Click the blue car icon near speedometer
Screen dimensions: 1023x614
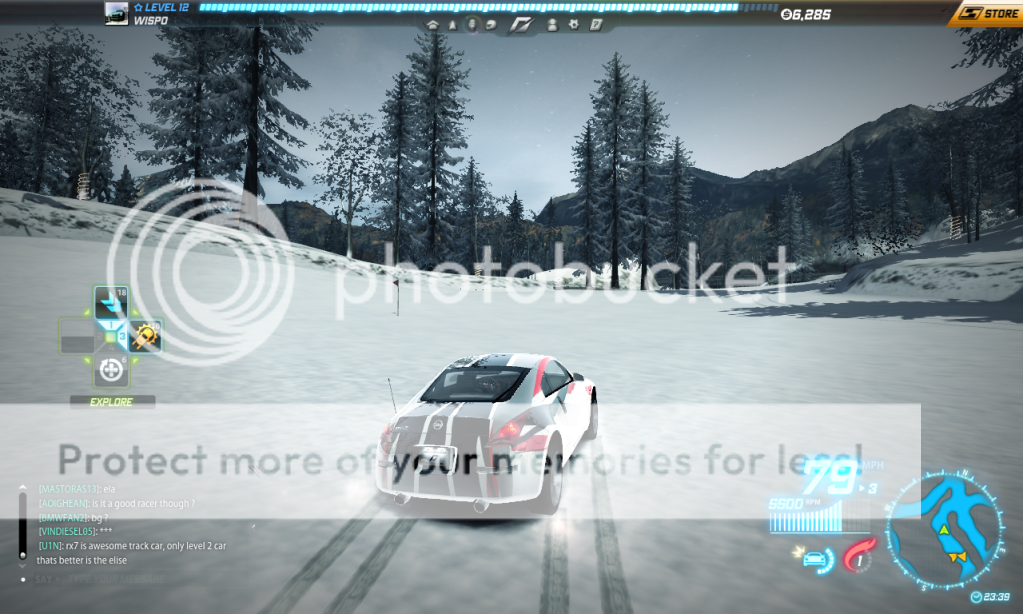click(813, 557)
